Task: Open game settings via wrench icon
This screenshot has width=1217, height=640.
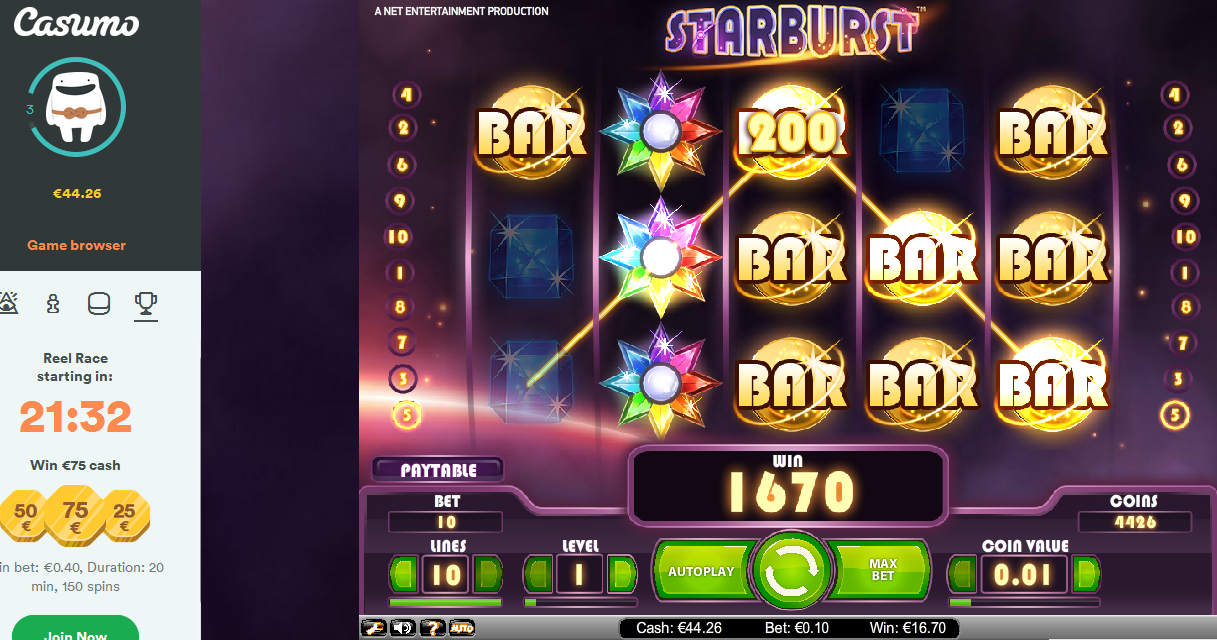Action: 374,628
